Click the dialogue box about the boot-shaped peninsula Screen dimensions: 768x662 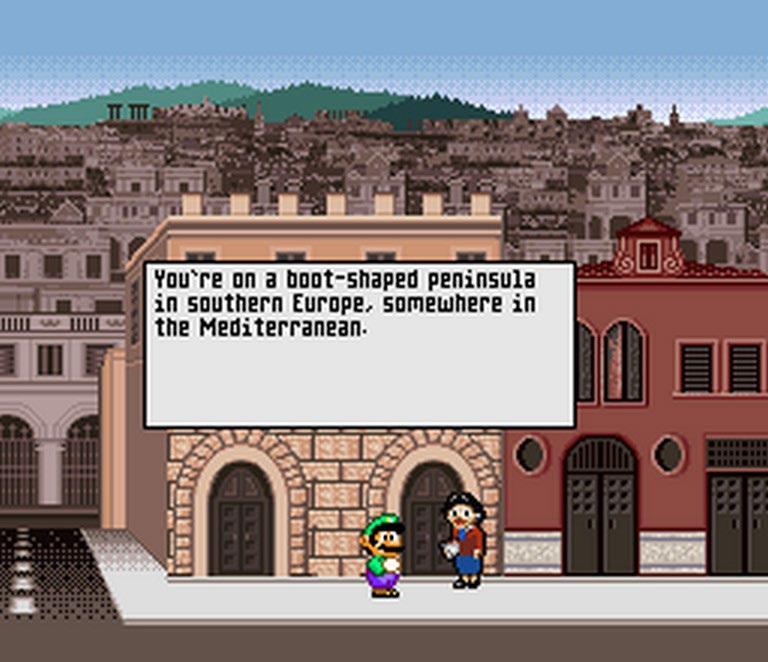coord(359,345)
